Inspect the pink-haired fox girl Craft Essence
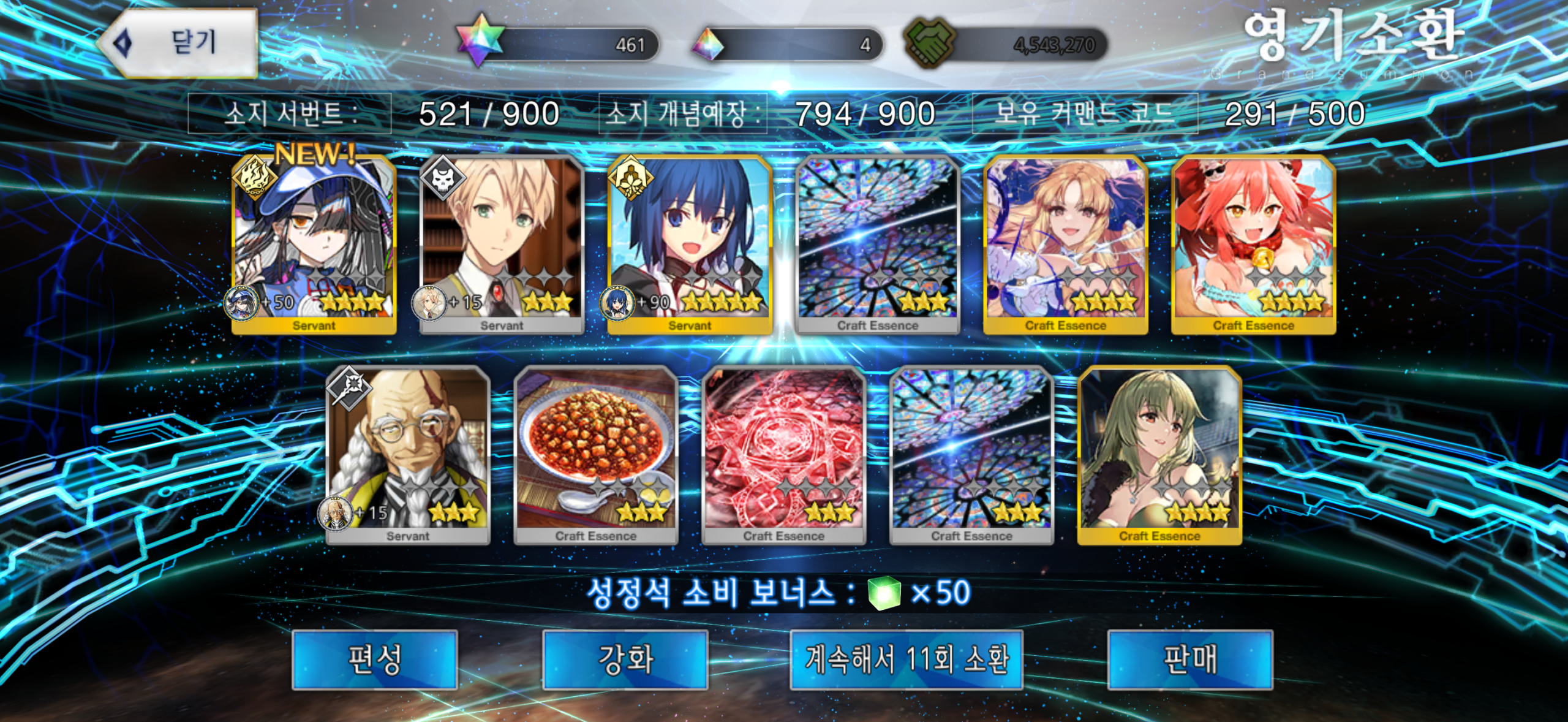Screen dimensions: 1568x722 (x=1253, y=245)
